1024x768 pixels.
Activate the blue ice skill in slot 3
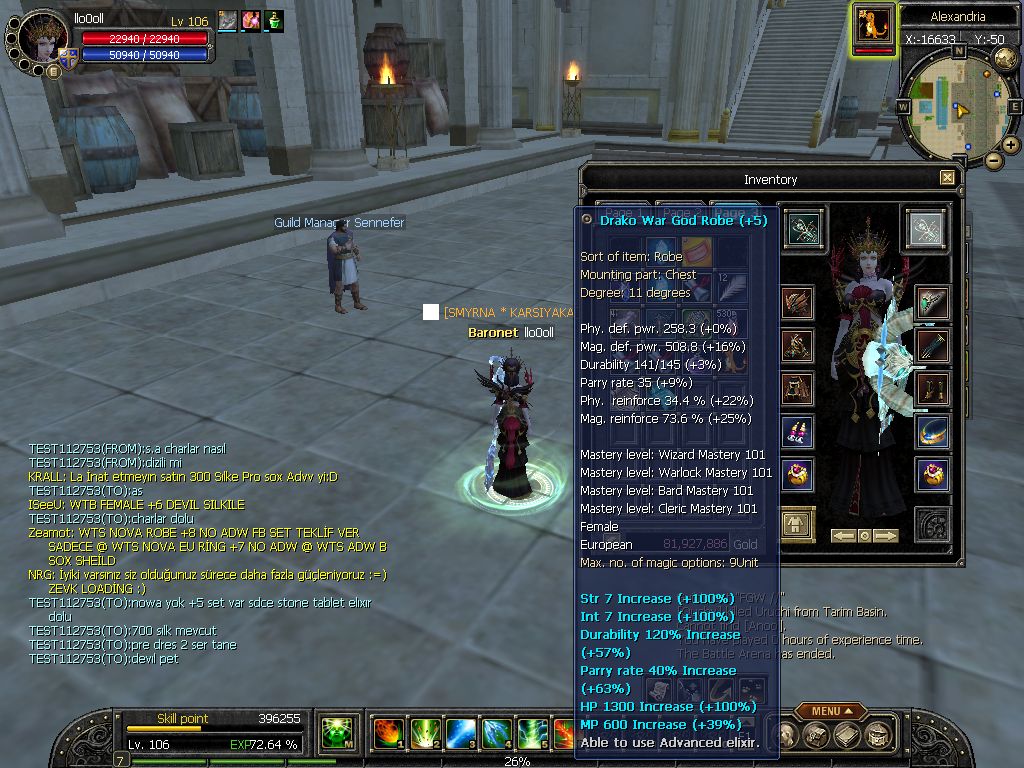click(461, 734)
